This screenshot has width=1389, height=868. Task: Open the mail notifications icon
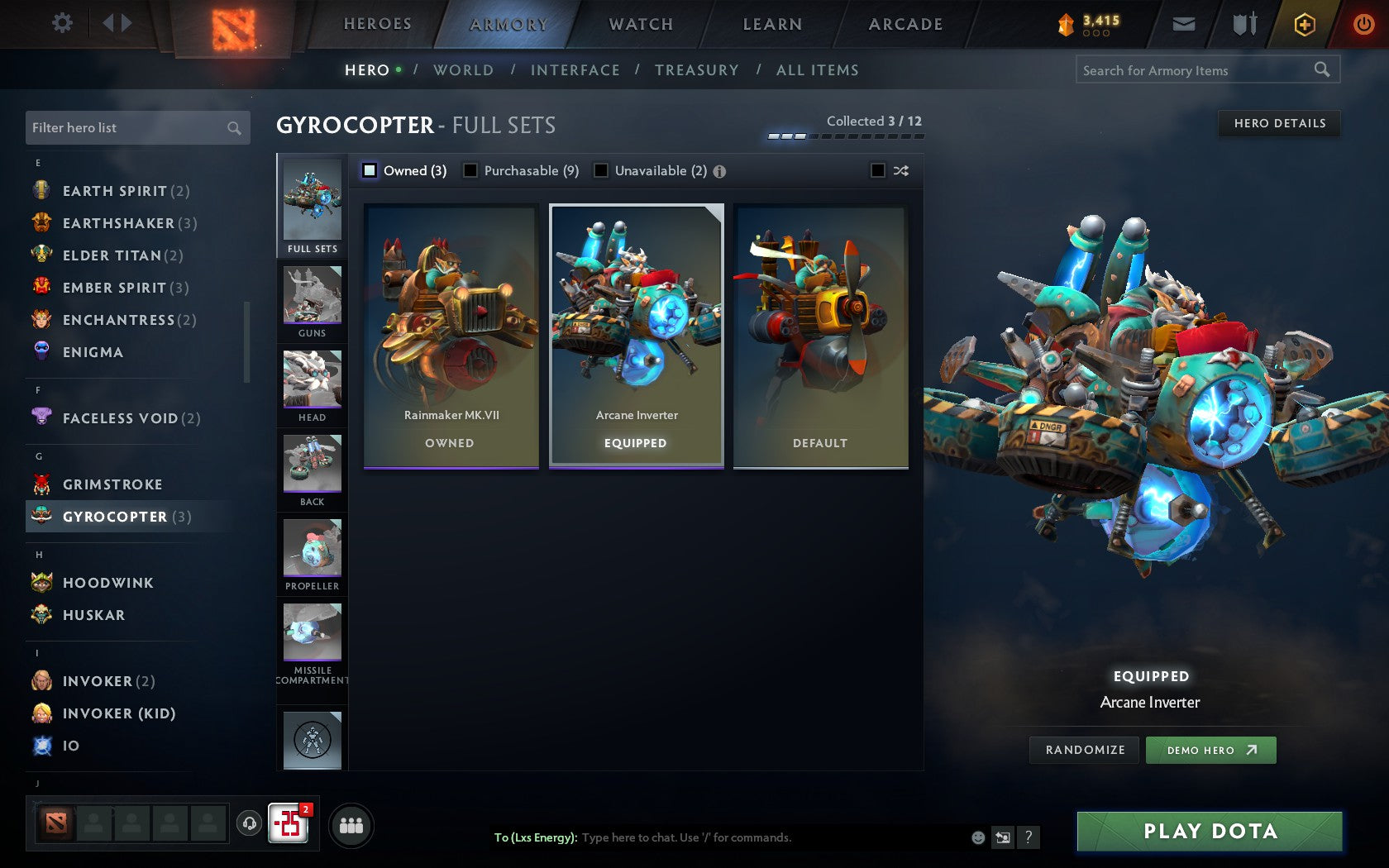(1184, 24)
